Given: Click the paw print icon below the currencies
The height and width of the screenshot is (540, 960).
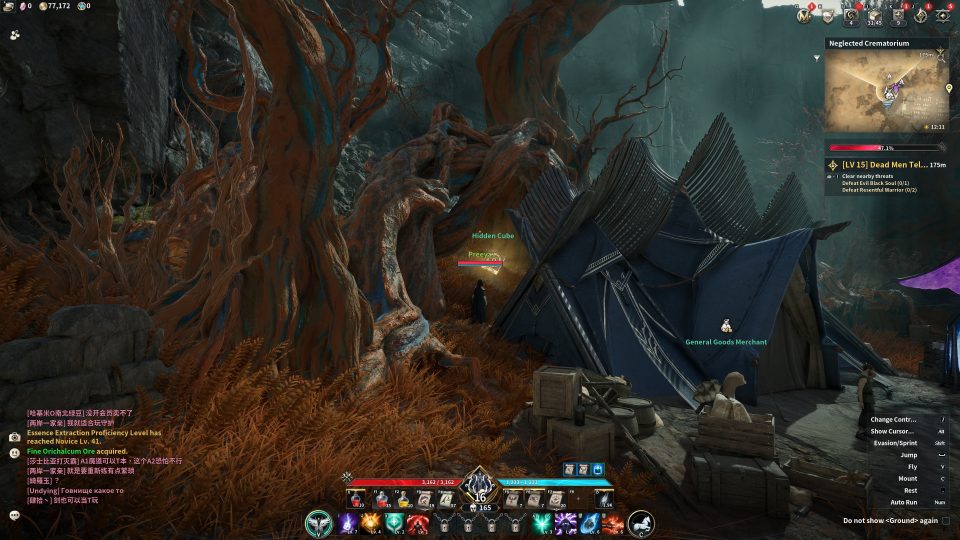Looking at the screenshot, I should coord(14,34).
